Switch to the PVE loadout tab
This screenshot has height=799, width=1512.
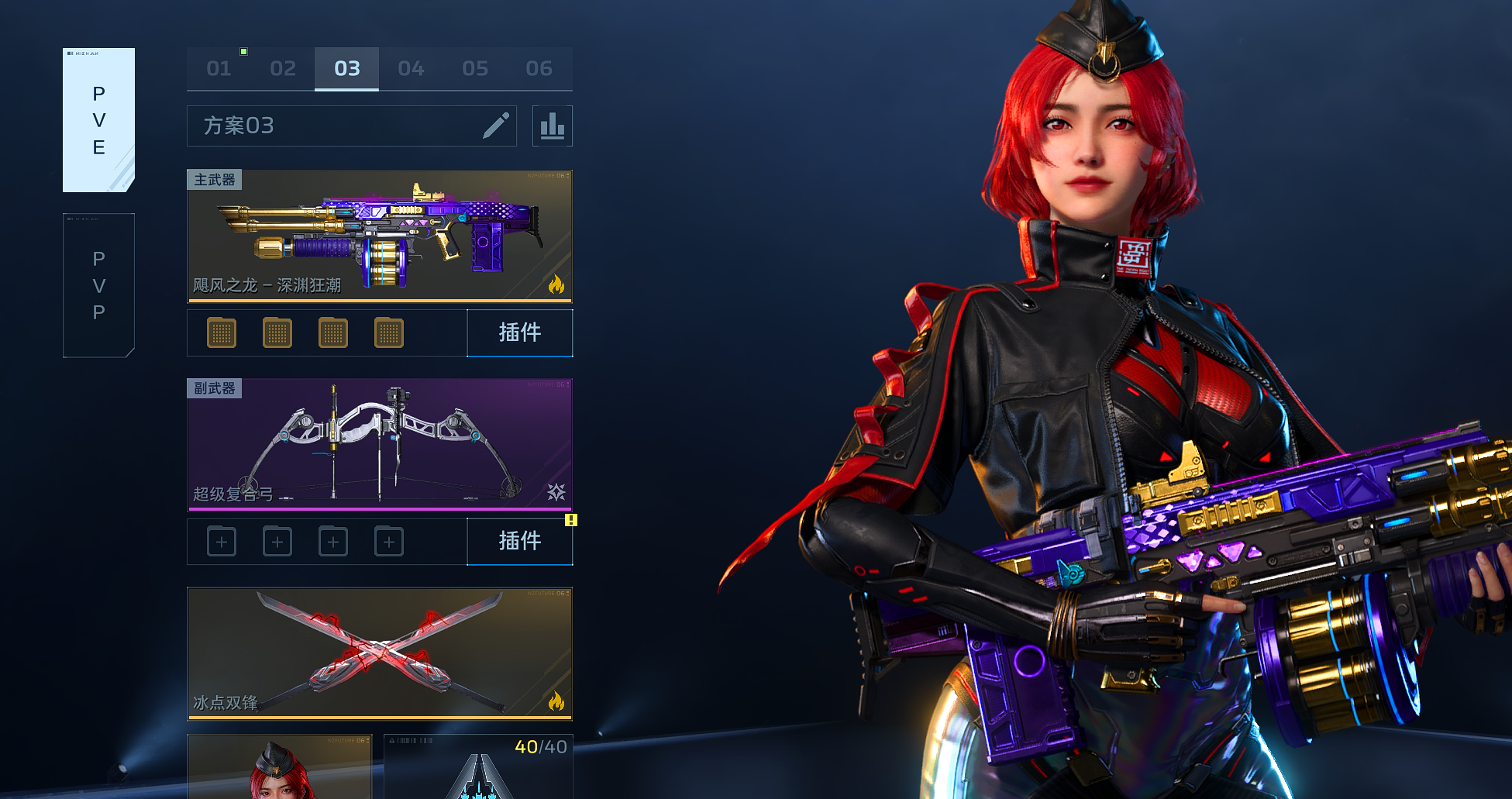coord(98,120)
